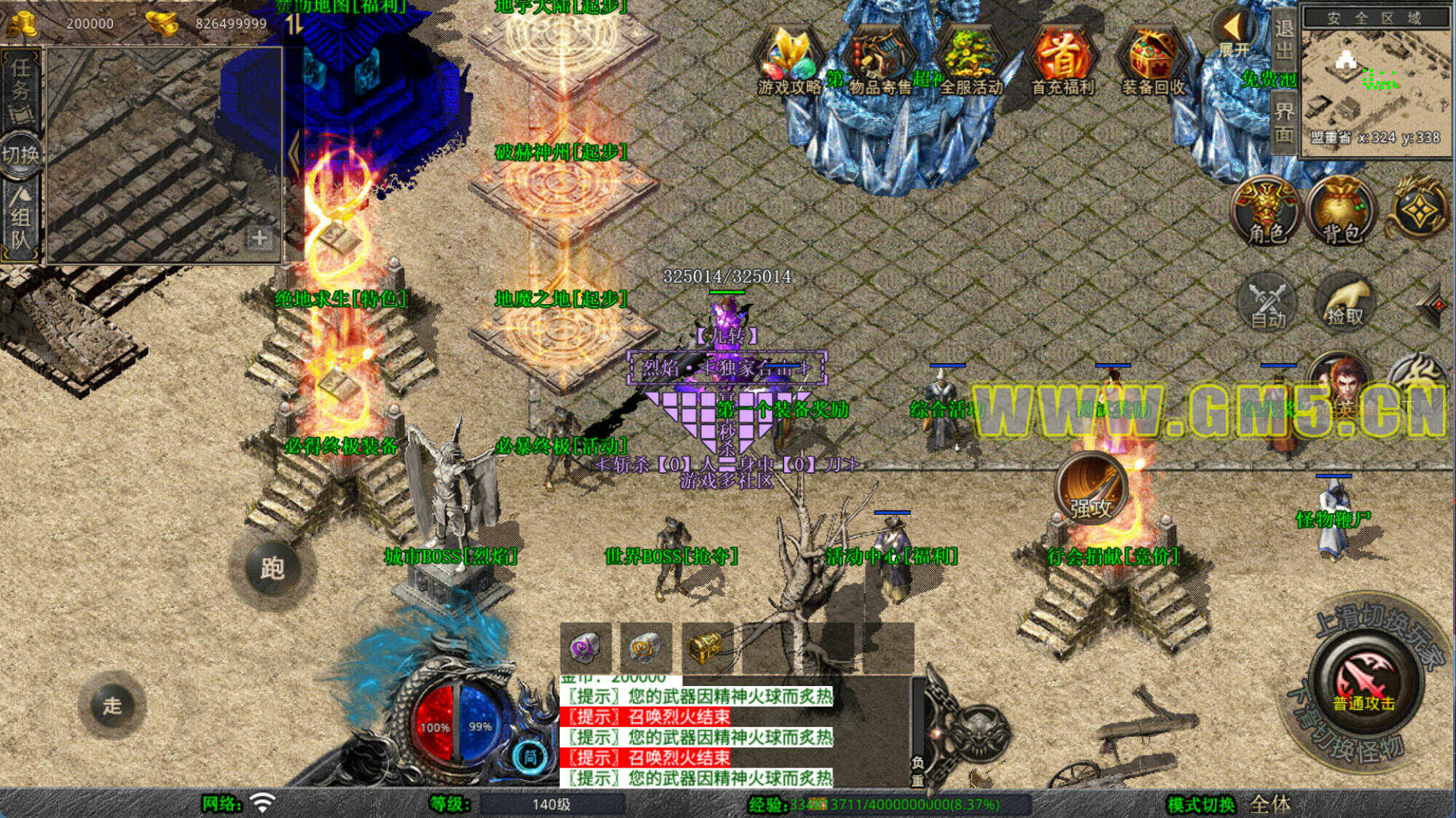Click the 展开 expand arrow
Screen dimensions: 1456x818
click(1233, 33)
